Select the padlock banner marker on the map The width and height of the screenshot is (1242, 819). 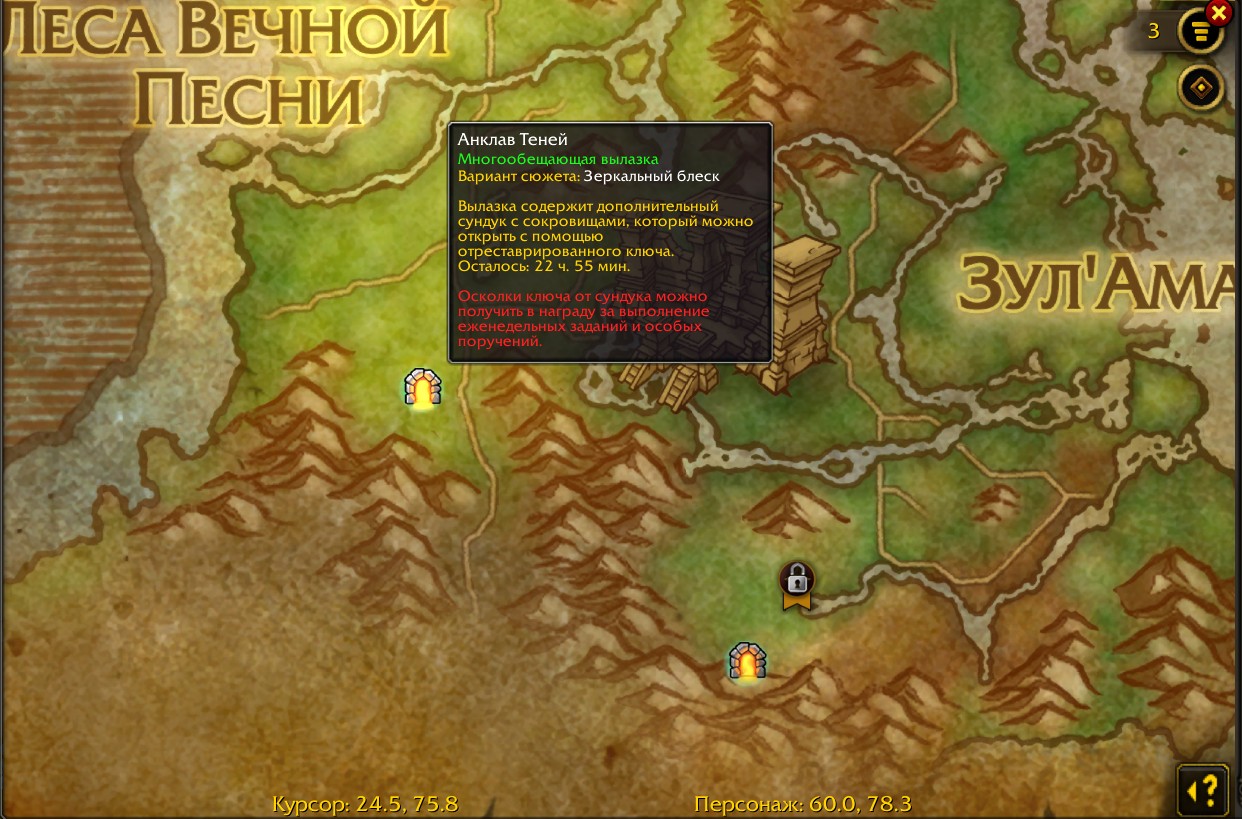(x=797, y=584)
